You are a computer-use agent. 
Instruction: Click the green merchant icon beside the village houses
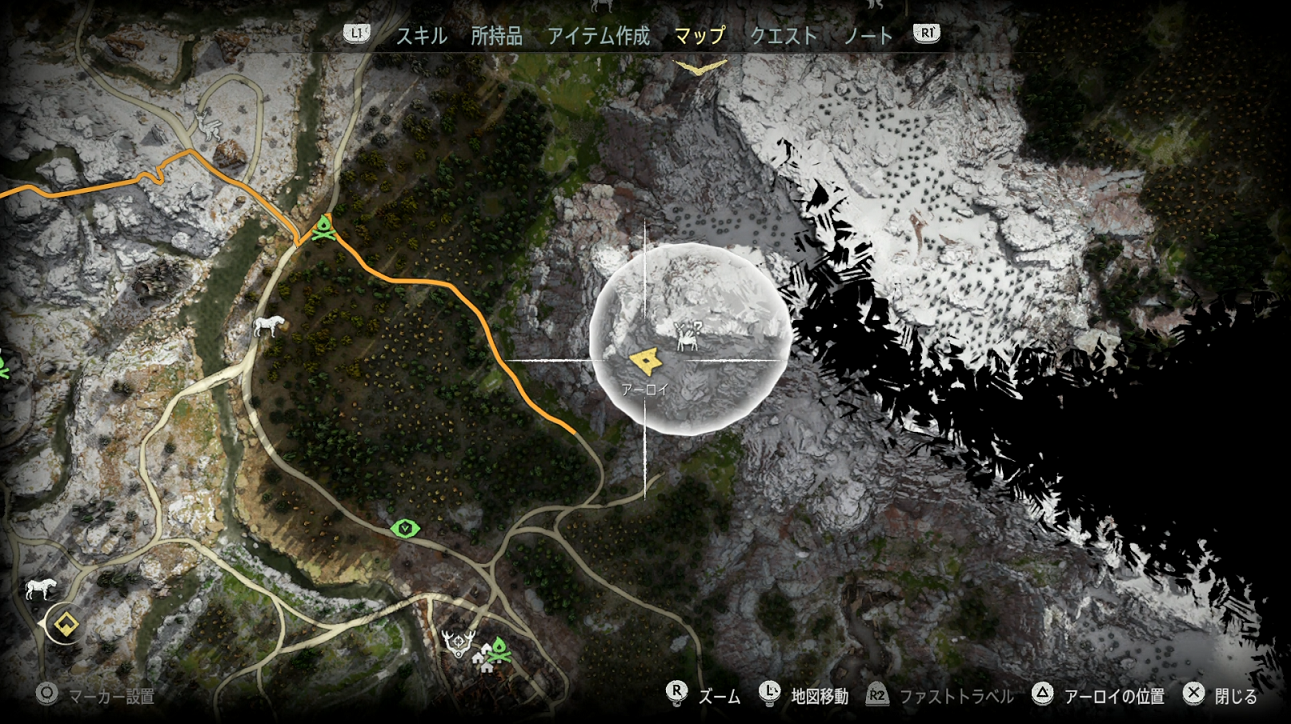(498, 651)
